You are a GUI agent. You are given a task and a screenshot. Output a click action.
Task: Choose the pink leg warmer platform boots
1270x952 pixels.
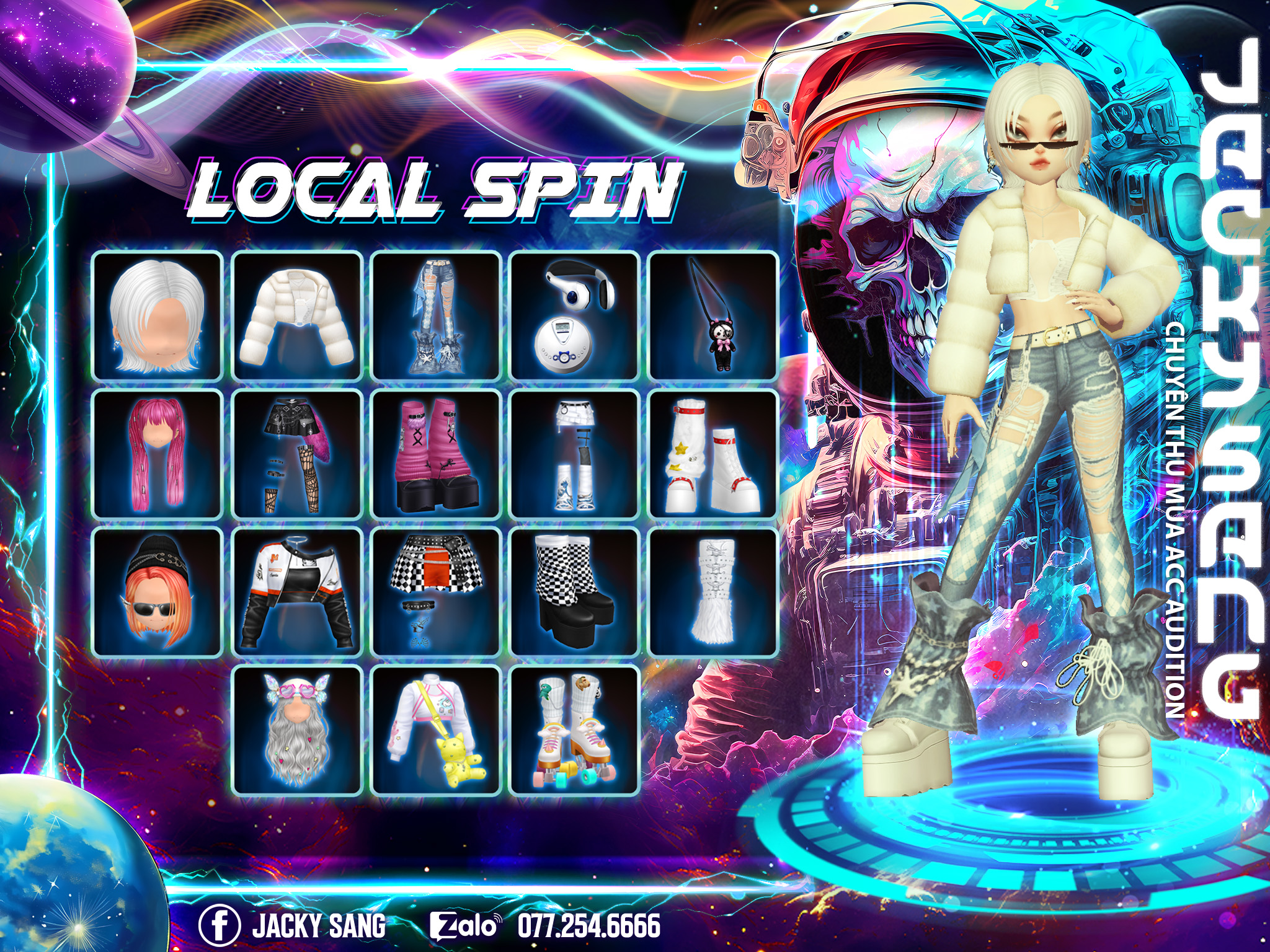[436, 454]
